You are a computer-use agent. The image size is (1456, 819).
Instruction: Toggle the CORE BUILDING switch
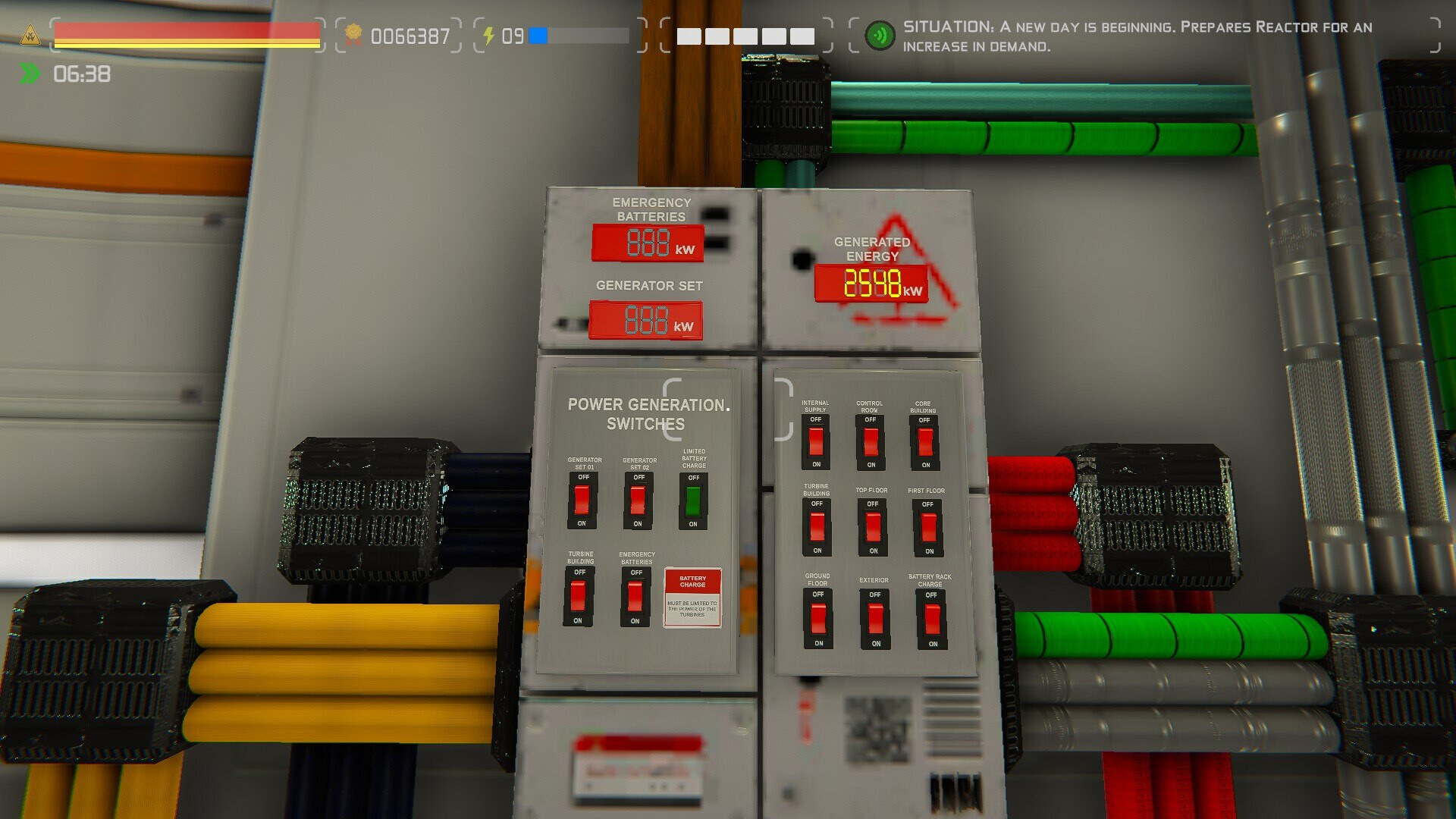(924, 442)
